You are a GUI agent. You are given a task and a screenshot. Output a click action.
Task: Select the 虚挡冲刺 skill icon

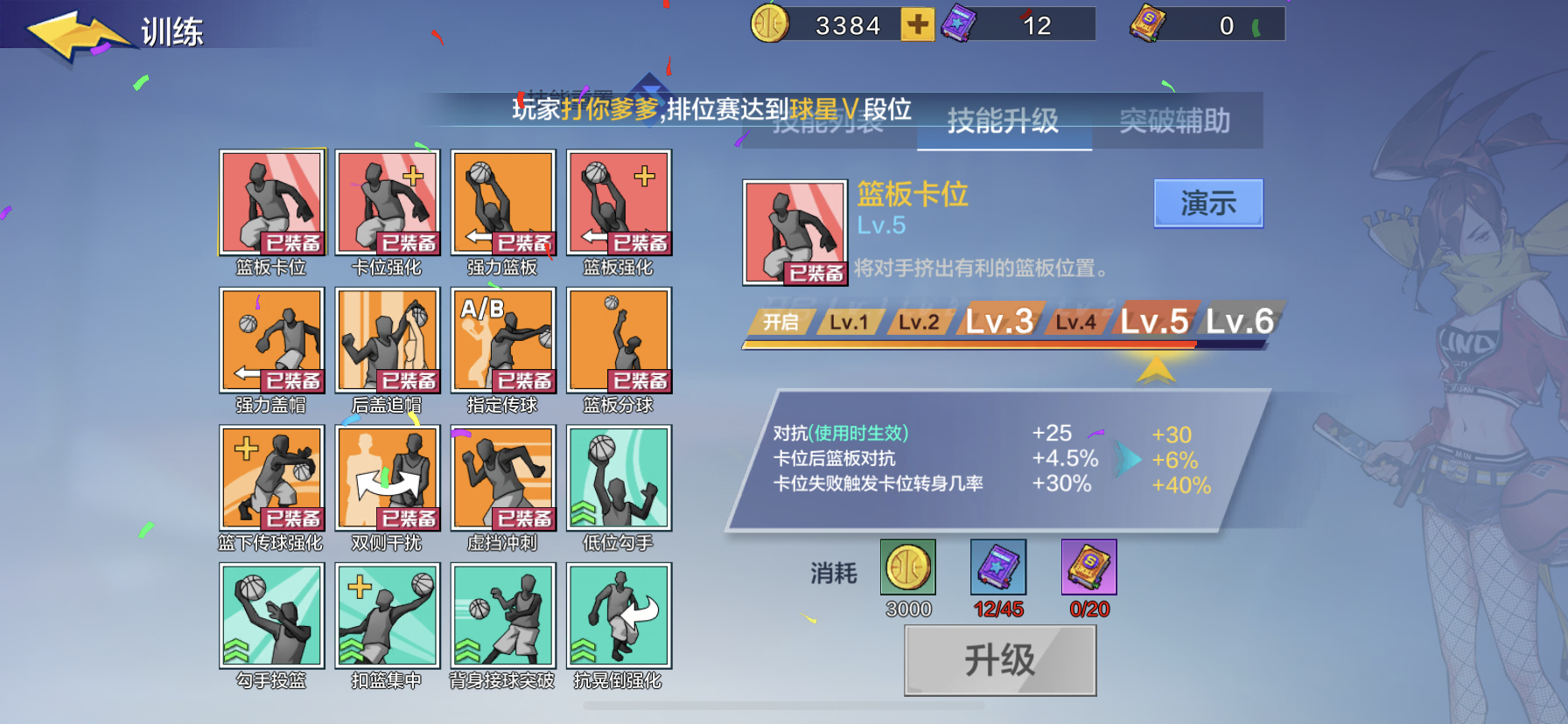point(503,479)
